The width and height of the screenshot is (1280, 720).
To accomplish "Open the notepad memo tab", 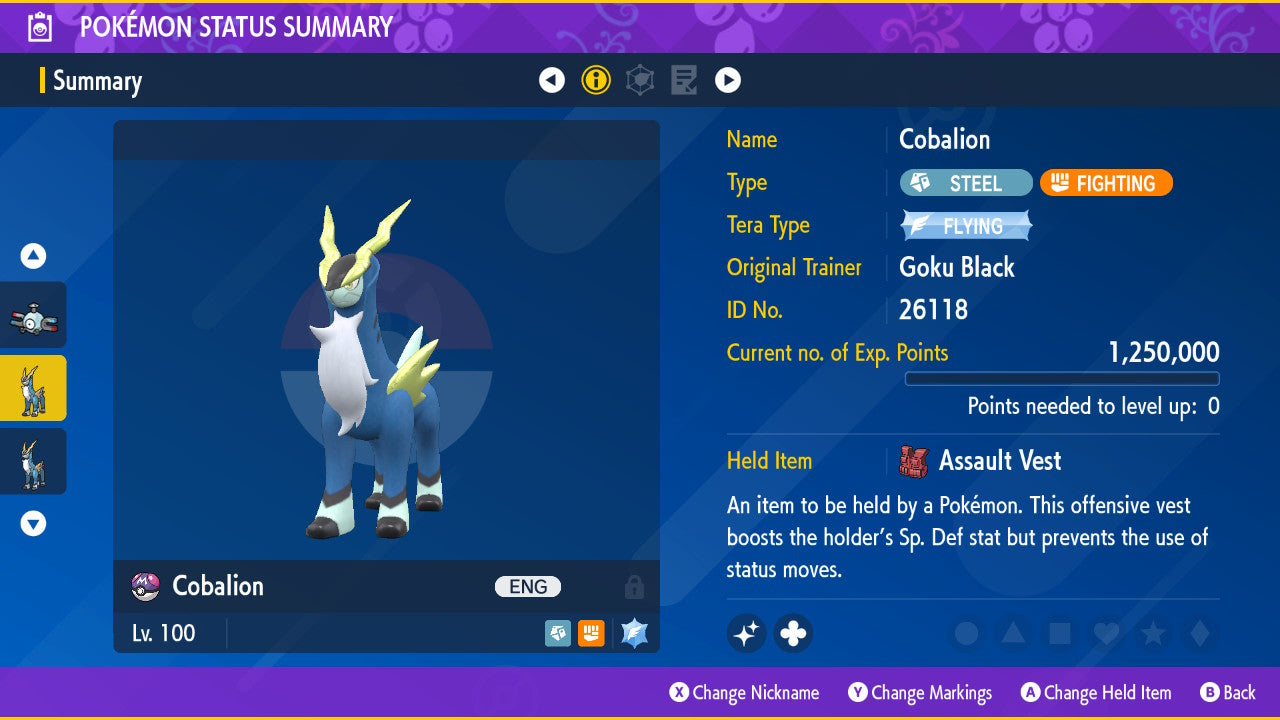I will pos(684,80).
